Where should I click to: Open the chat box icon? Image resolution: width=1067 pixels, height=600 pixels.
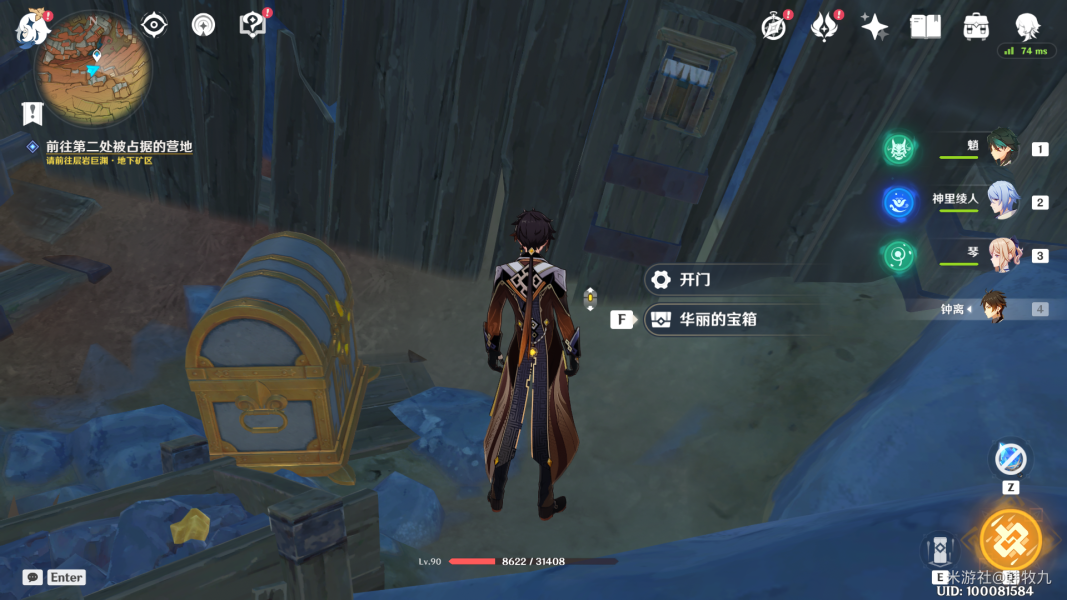coord(33,577)
